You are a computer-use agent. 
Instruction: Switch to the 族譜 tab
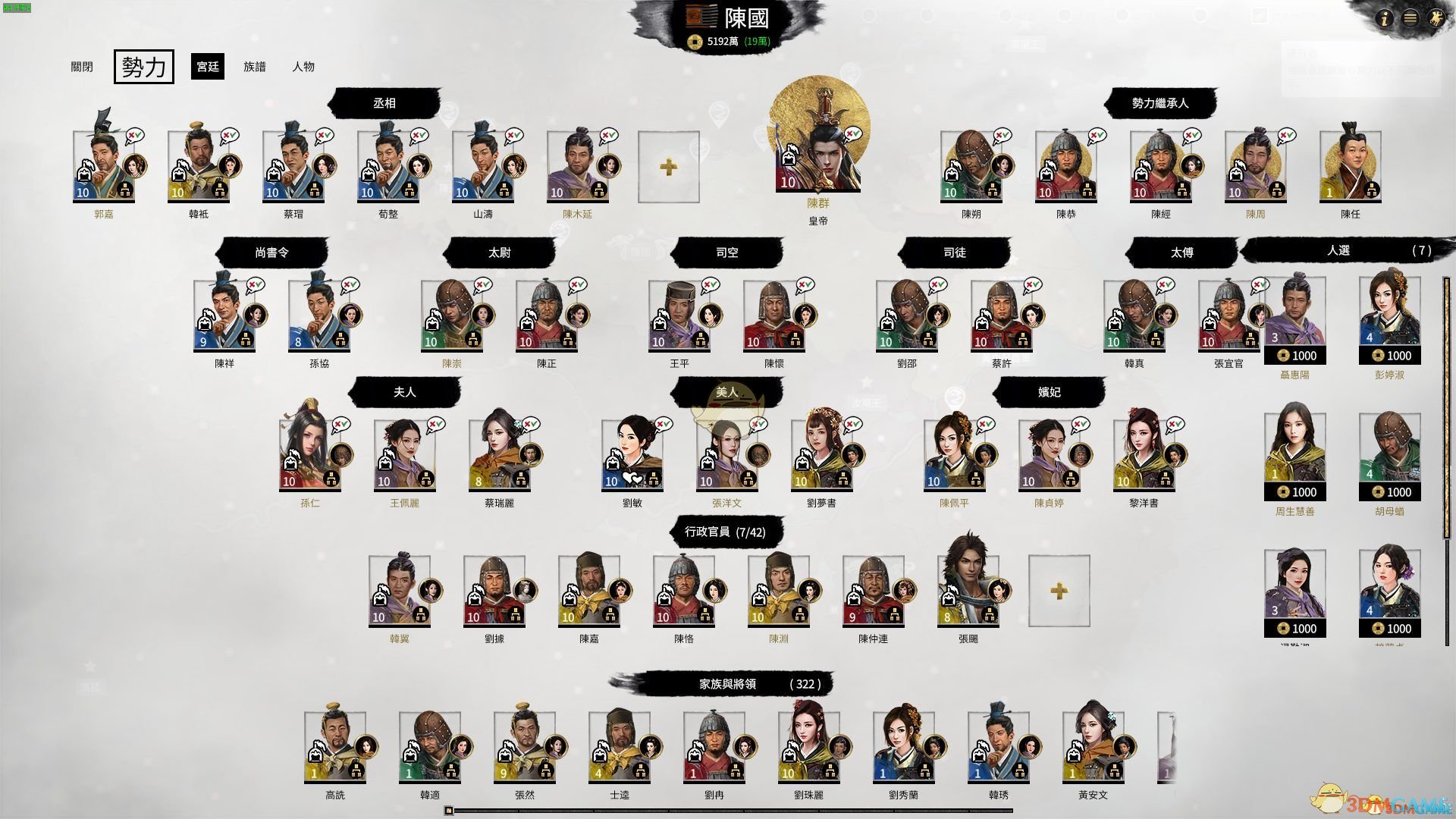tap(255, 67)
